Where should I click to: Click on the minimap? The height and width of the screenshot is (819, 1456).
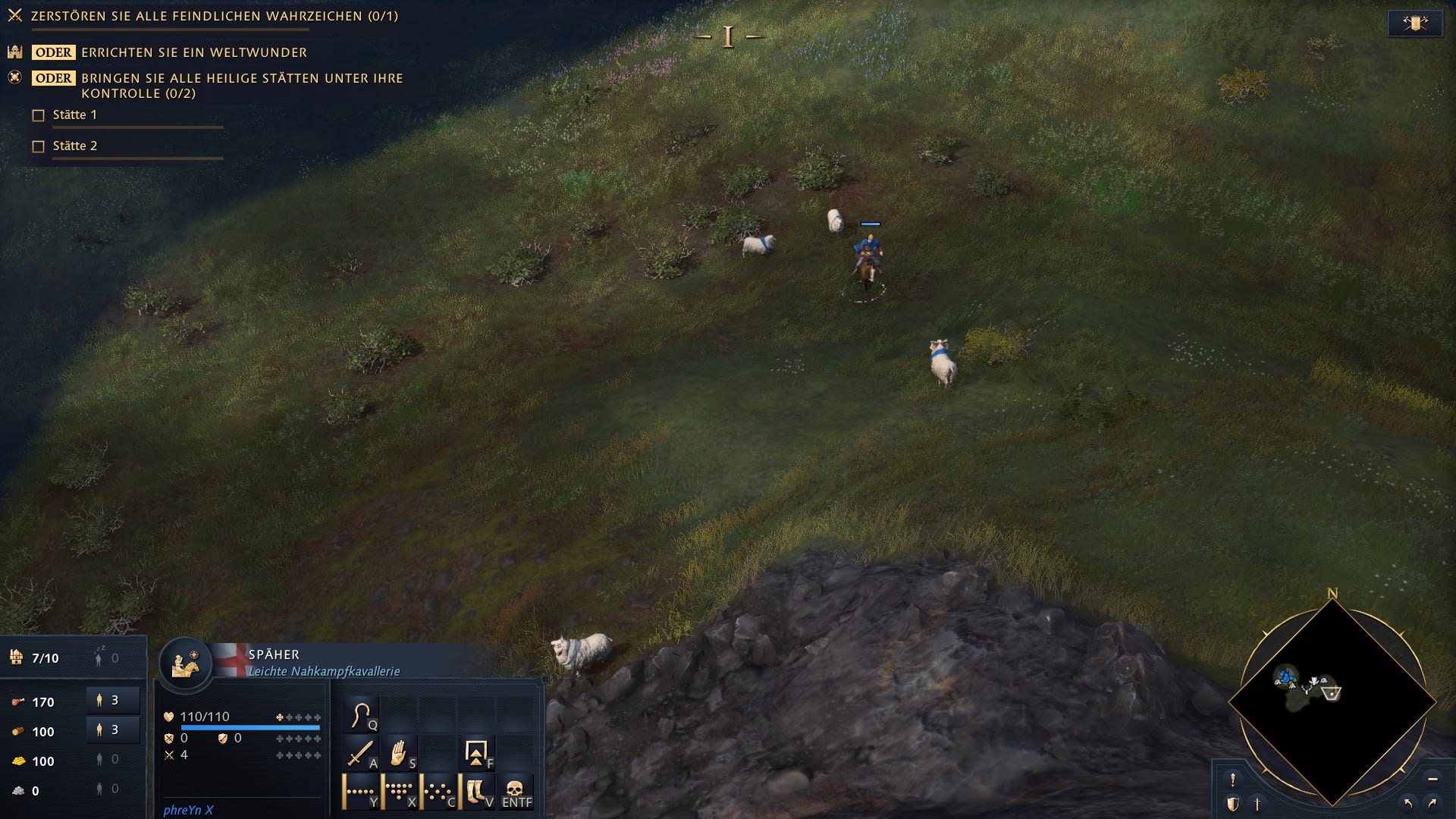pyautogui.click(x=1332, y=701)
